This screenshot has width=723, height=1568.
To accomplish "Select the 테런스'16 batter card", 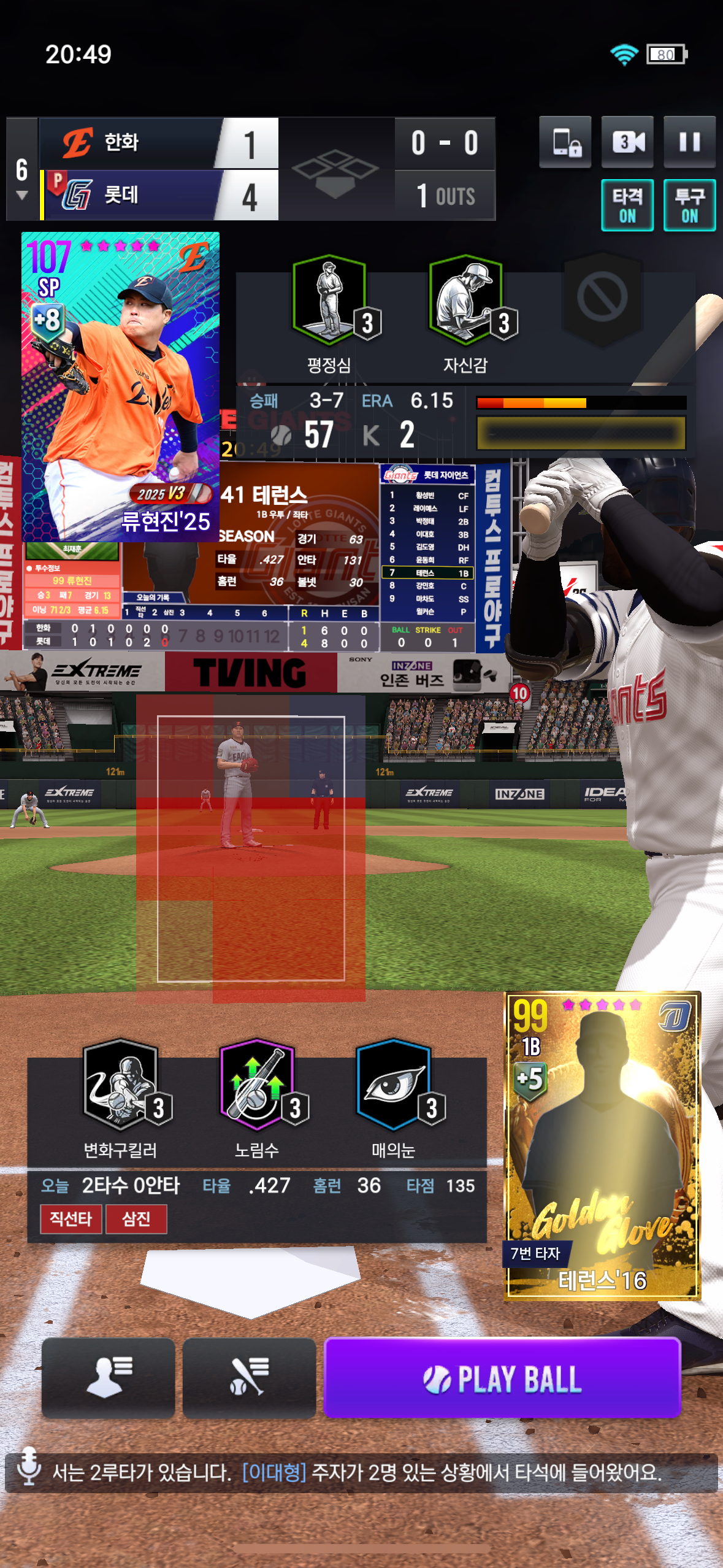I will tap(602, 1145).
